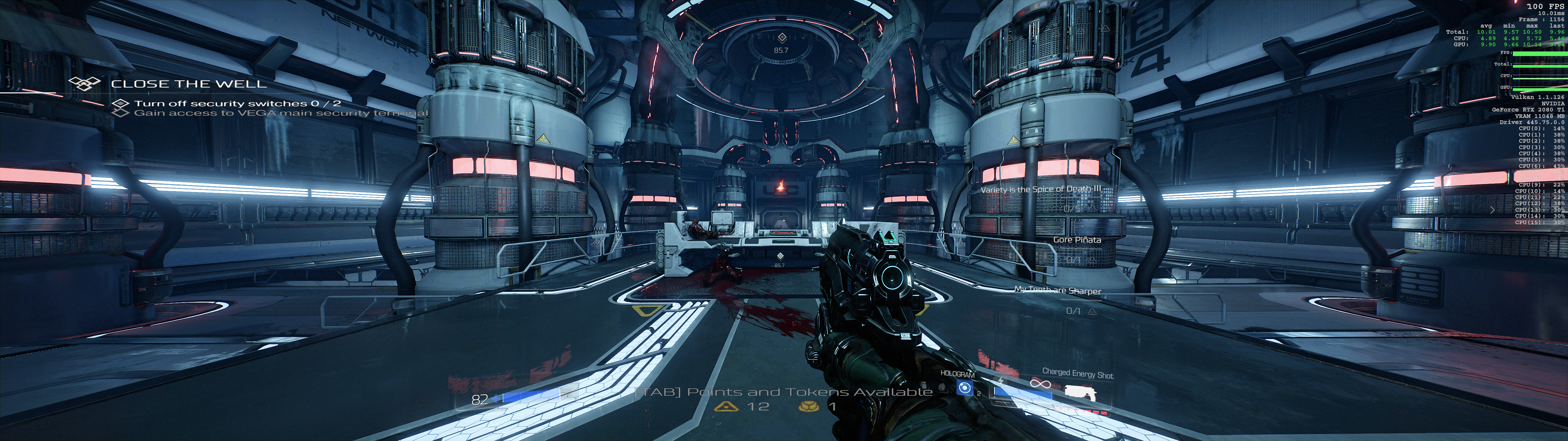This screenshot has width=1568, height=441.
Task: Select the Variety is the Spice of Death III challenge
Action: pos(1040,190)
